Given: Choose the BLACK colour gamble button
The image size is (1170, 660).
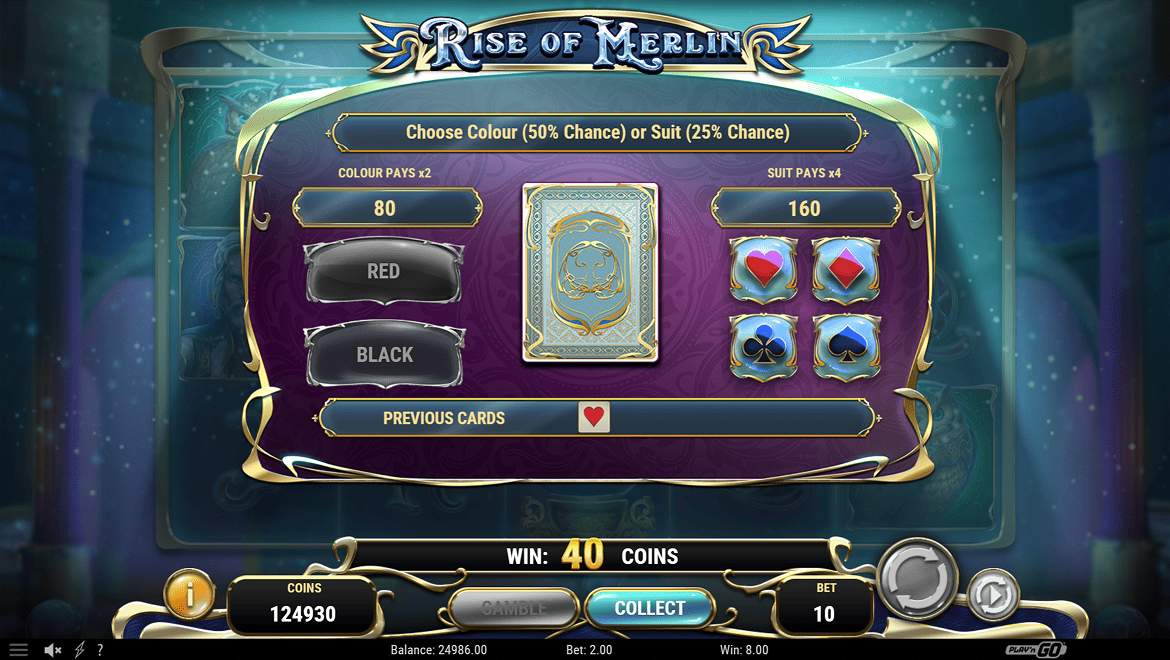Looking at the screenshot, I should tap(384, 354).
